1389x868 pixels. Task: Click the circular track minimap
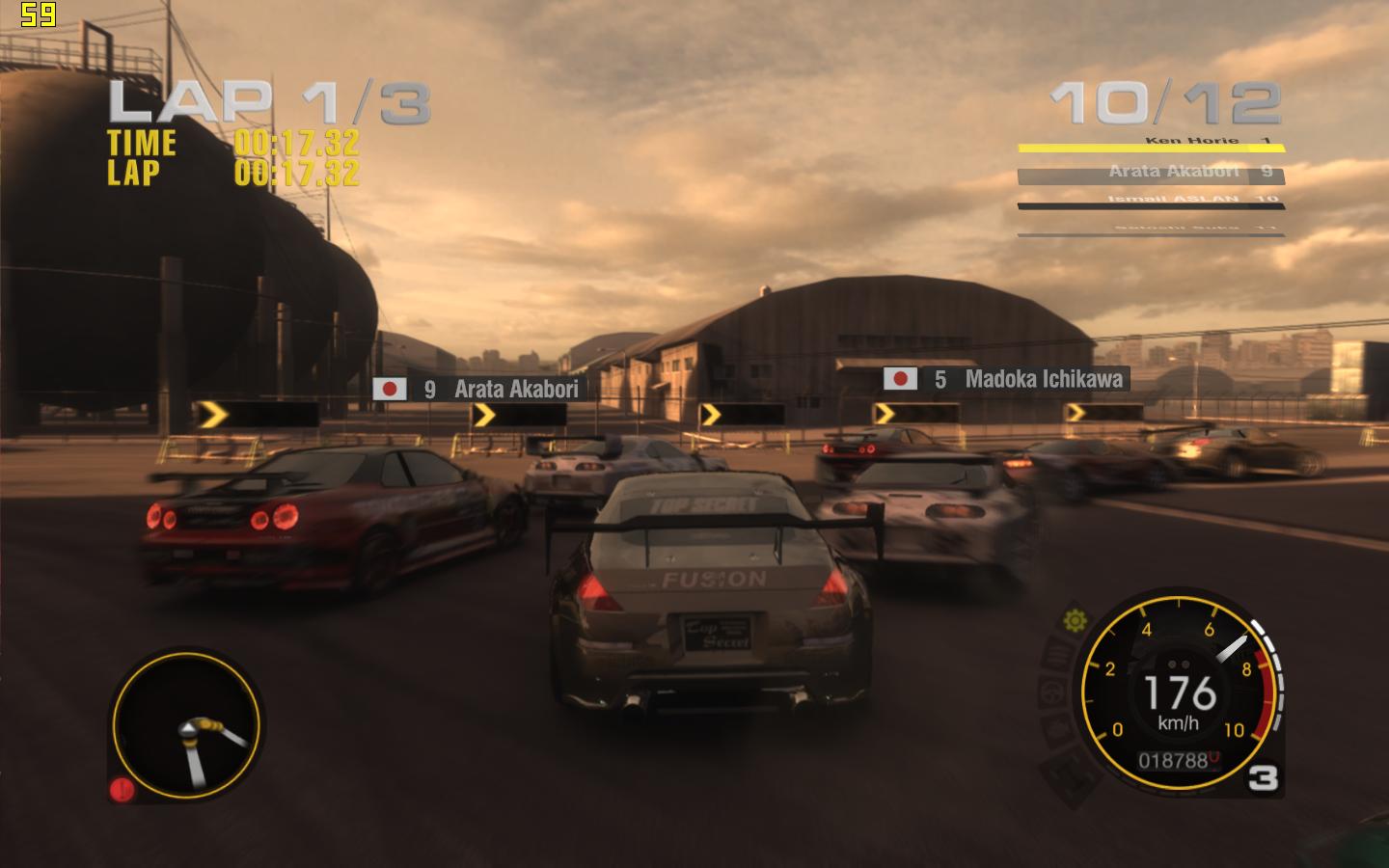pyautogui.click(x=186, y=725)
